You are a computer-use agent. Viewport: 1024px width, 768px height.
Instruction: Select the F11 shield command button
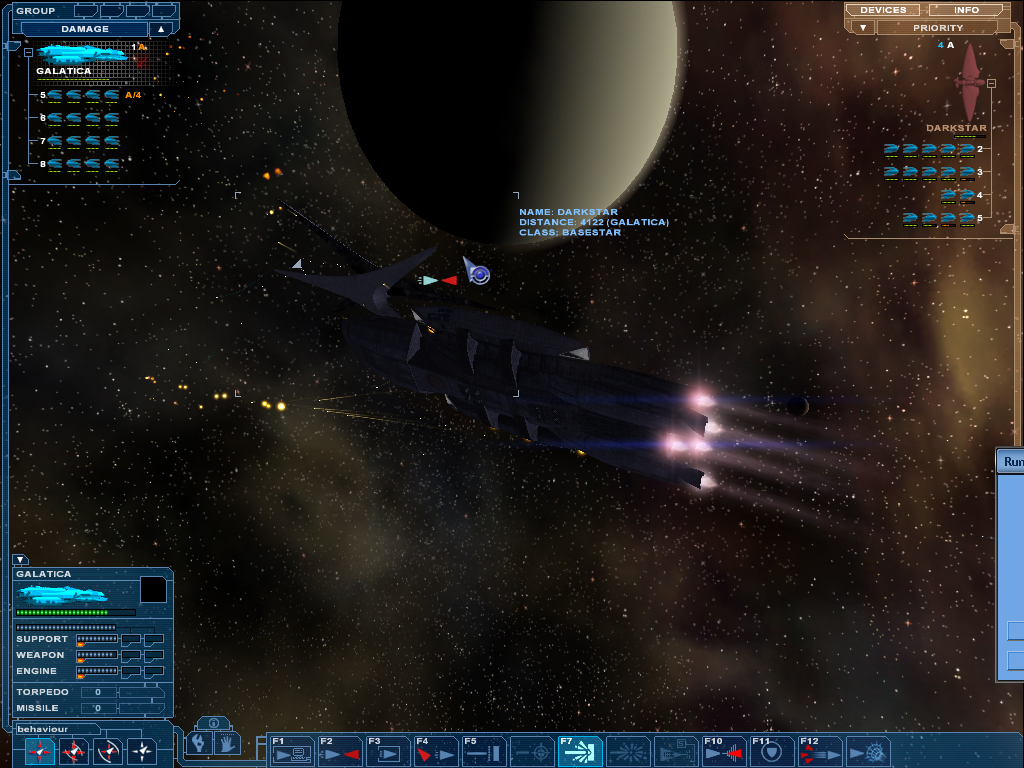tap(772, 750)
